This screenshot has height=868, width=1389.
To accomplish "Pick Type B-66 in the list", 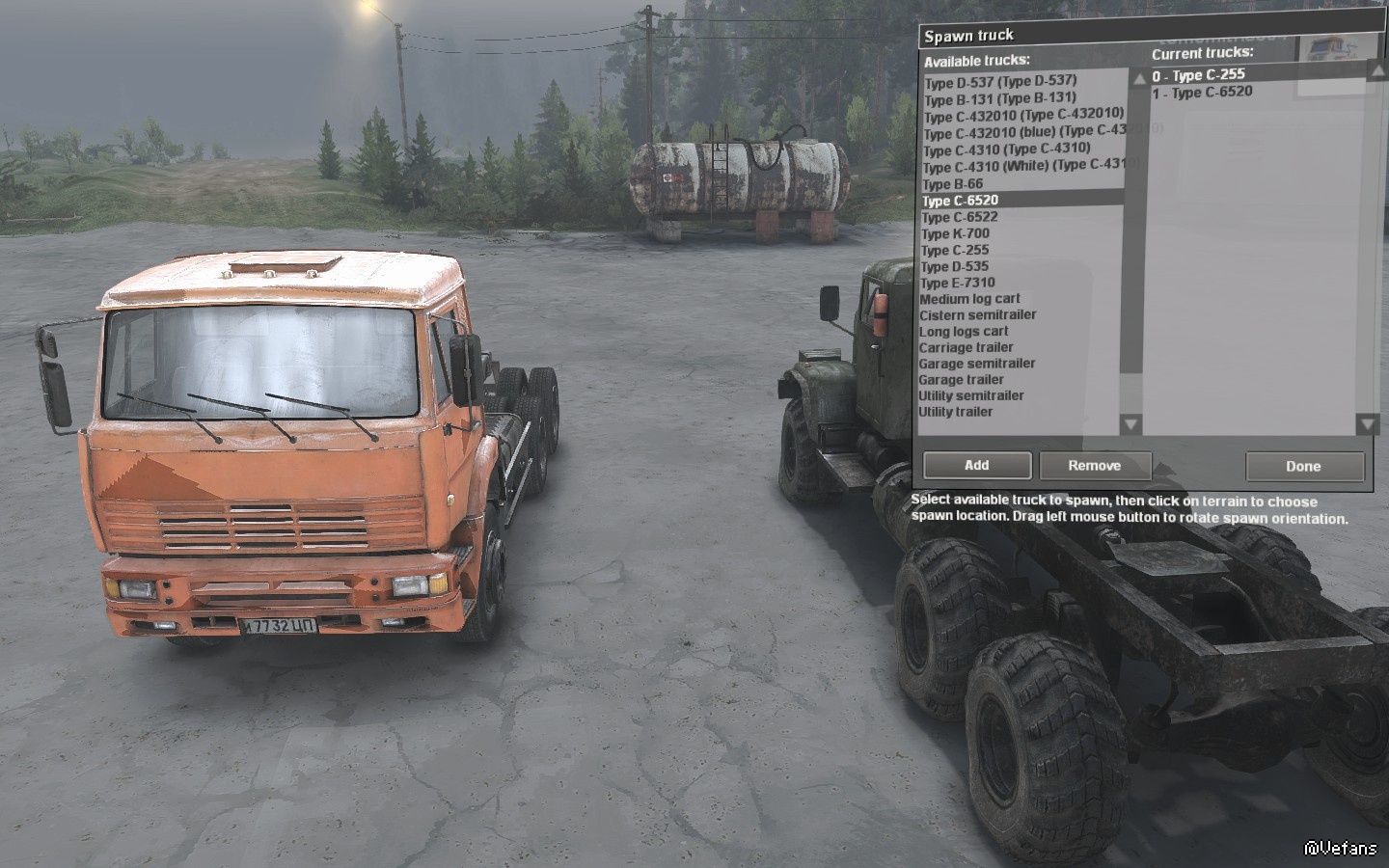I will [953, 184].
